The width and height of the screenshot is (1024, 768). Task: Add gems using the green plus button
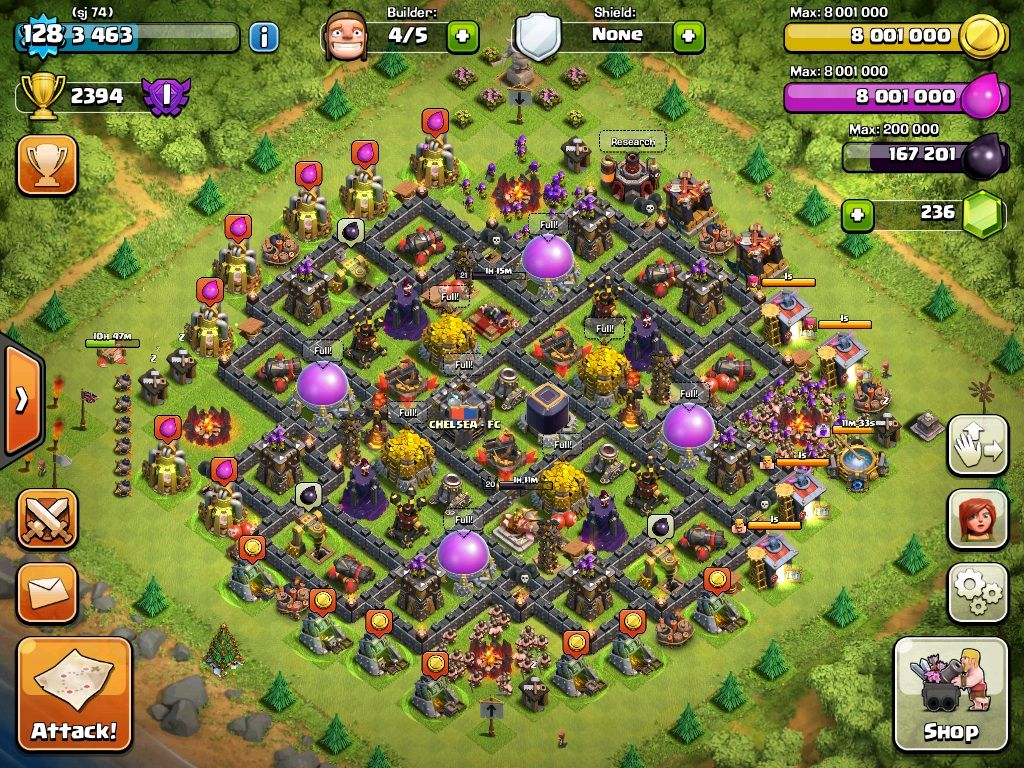click(856, 213)
